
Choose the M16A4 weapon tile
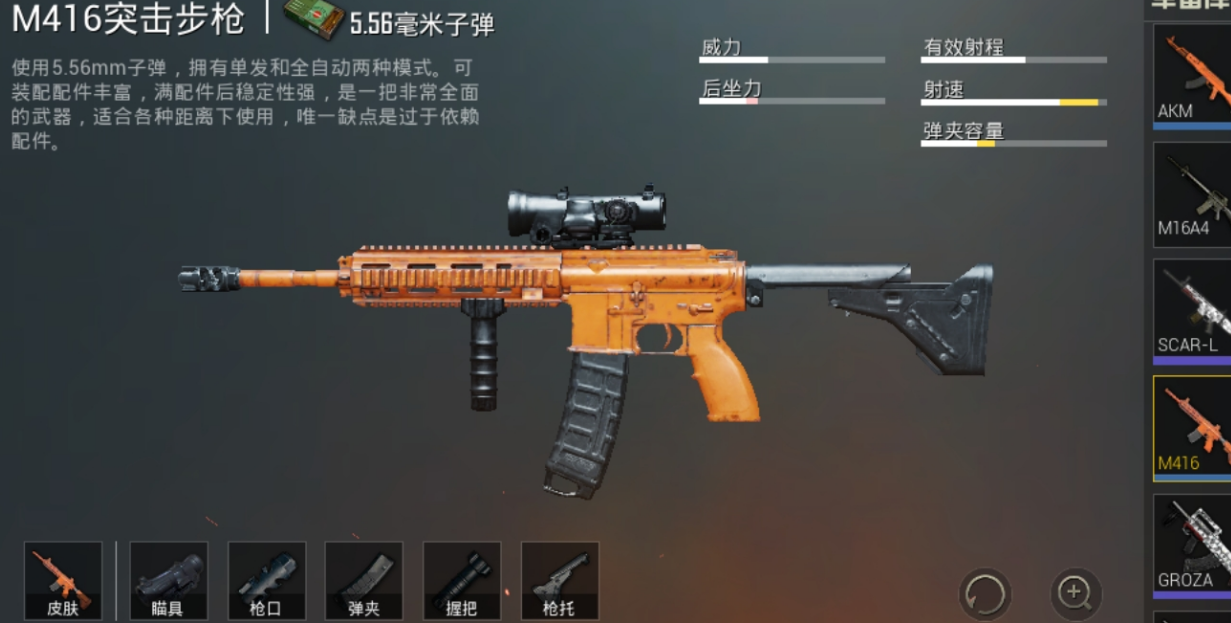(1192, 194)
